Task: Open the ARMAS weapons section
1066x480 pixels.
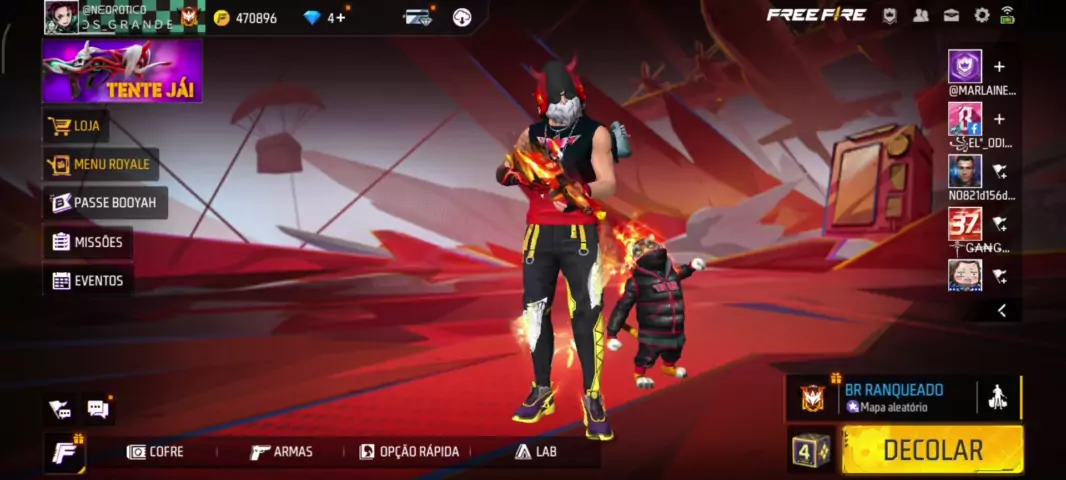Action: (x=282, y=452)
